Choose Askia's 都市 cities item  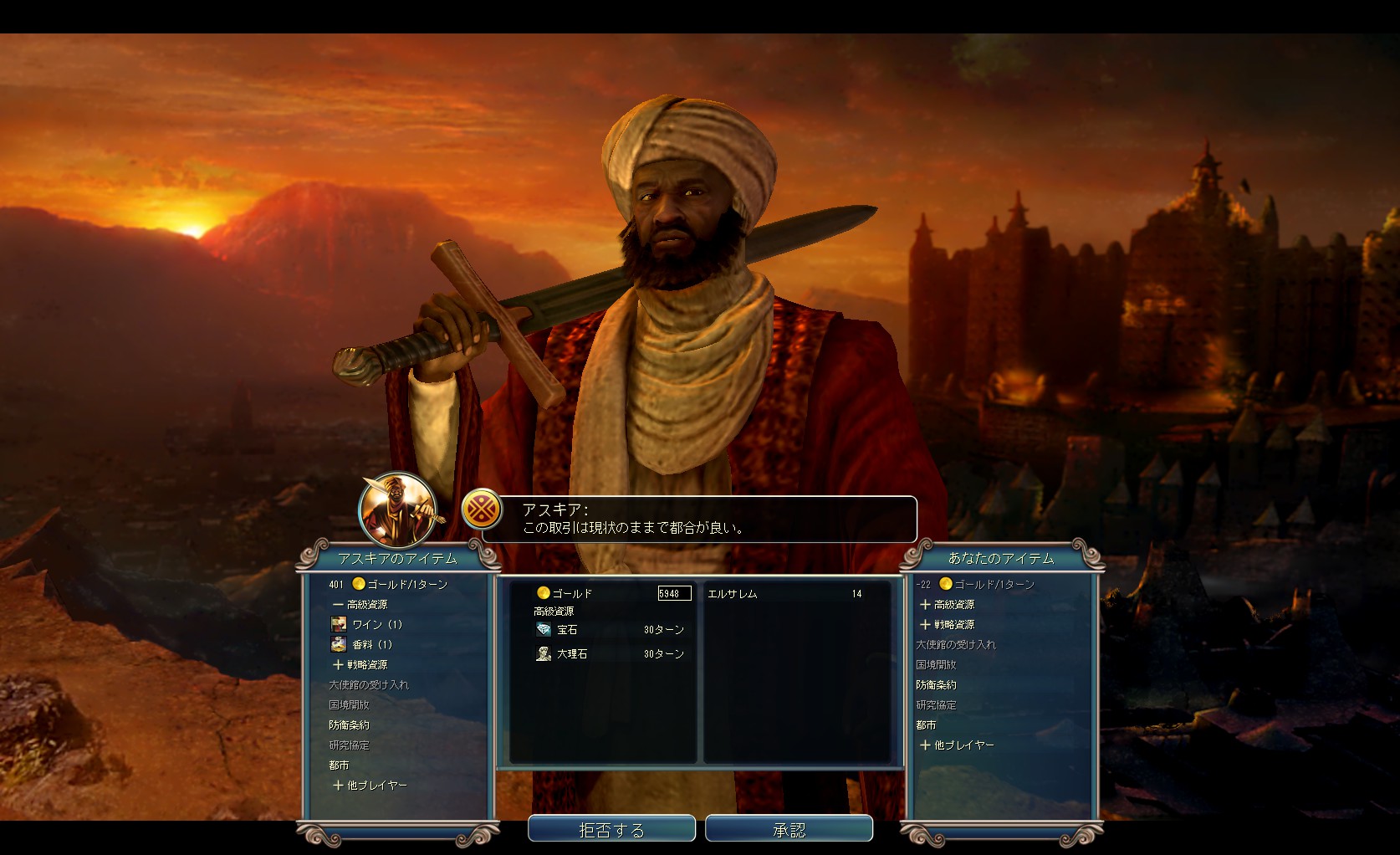339,765
